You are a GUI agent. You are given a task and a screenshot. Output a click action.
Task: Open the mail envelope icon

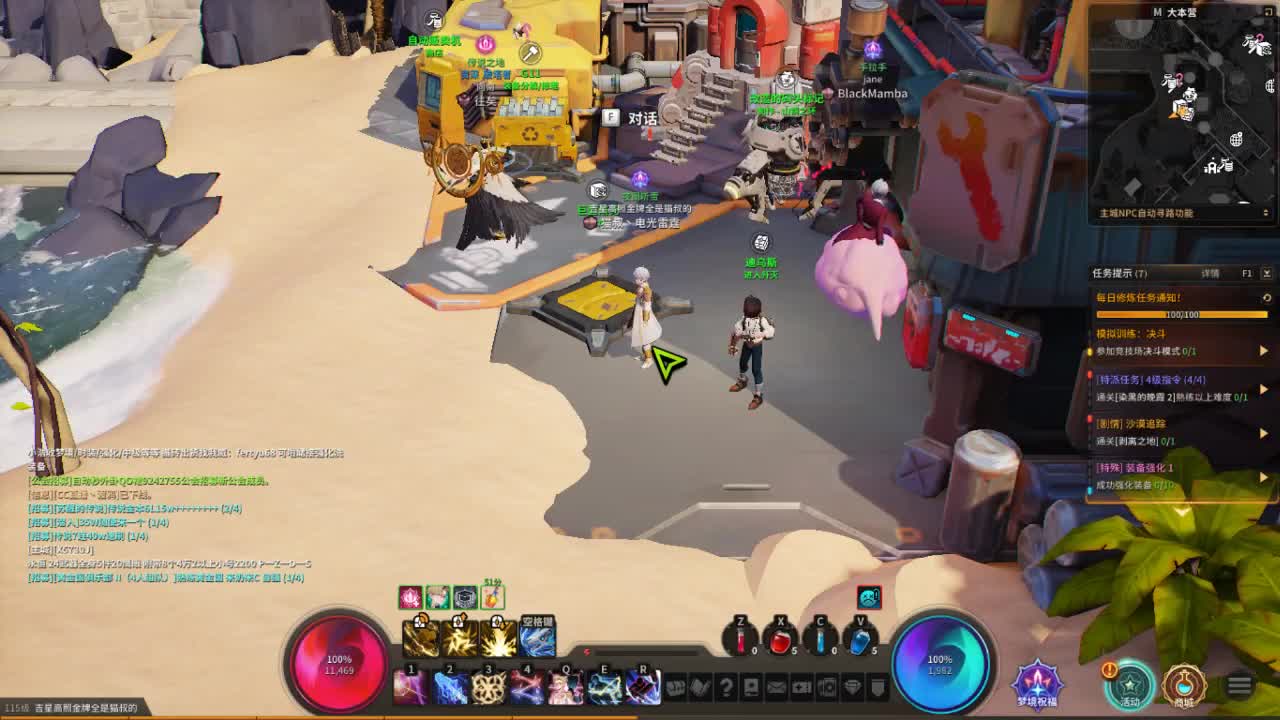click(x=776, y=687)
